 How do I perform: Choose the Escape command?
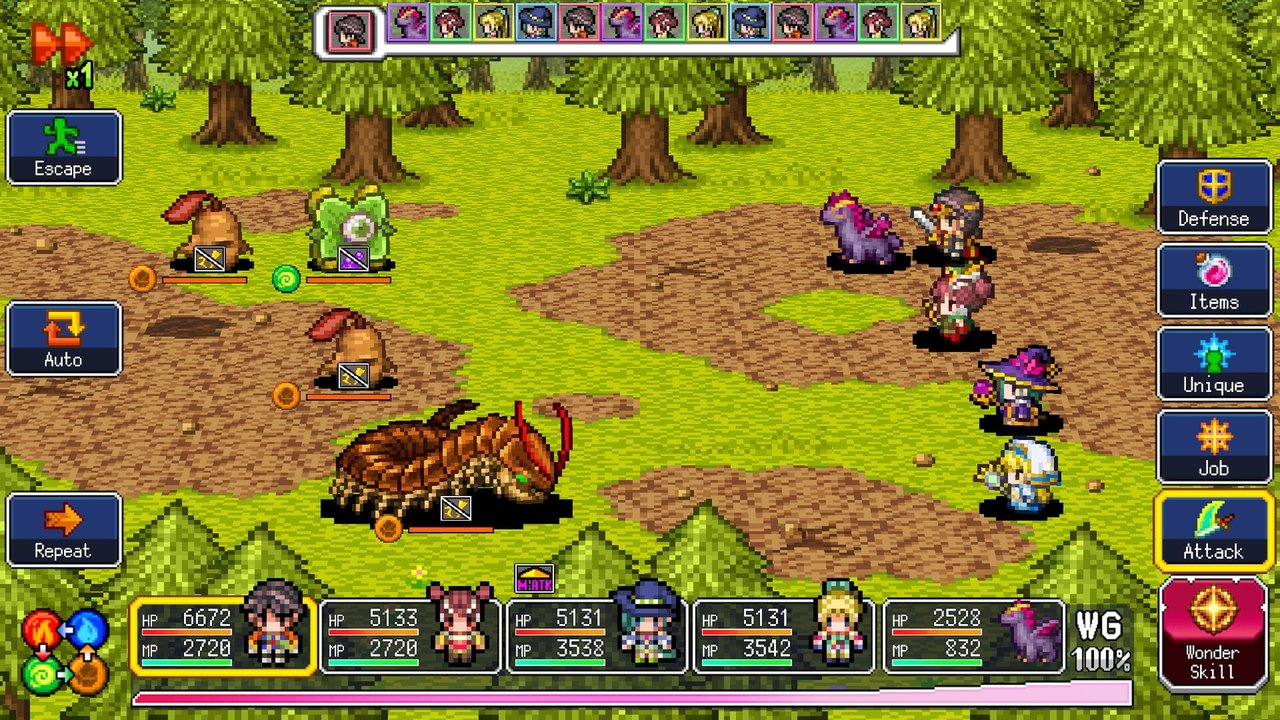64,148
